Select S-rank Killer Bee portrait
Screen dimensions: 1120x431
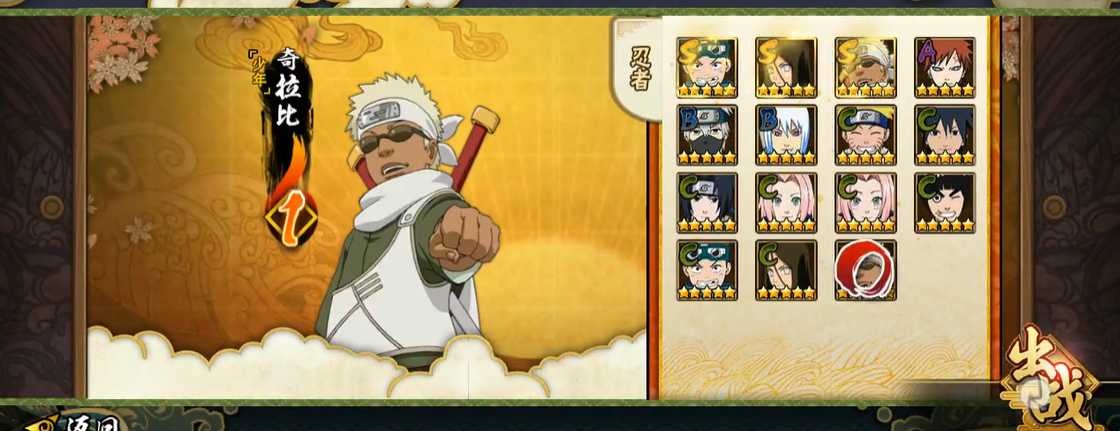tap(866, 68)
